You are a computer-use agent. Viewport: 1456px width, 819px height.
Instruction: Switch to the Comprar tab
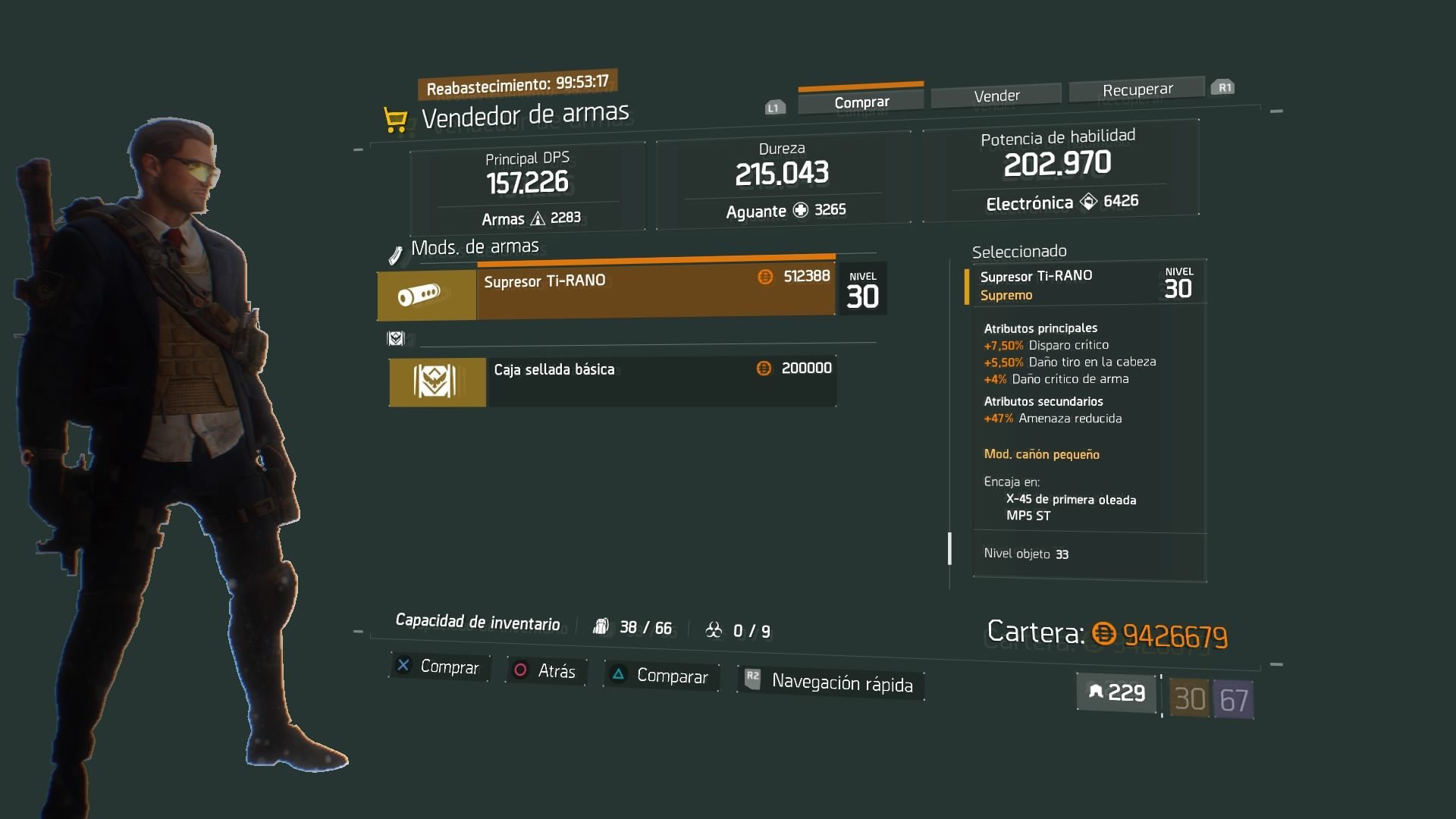coord(861,102)
